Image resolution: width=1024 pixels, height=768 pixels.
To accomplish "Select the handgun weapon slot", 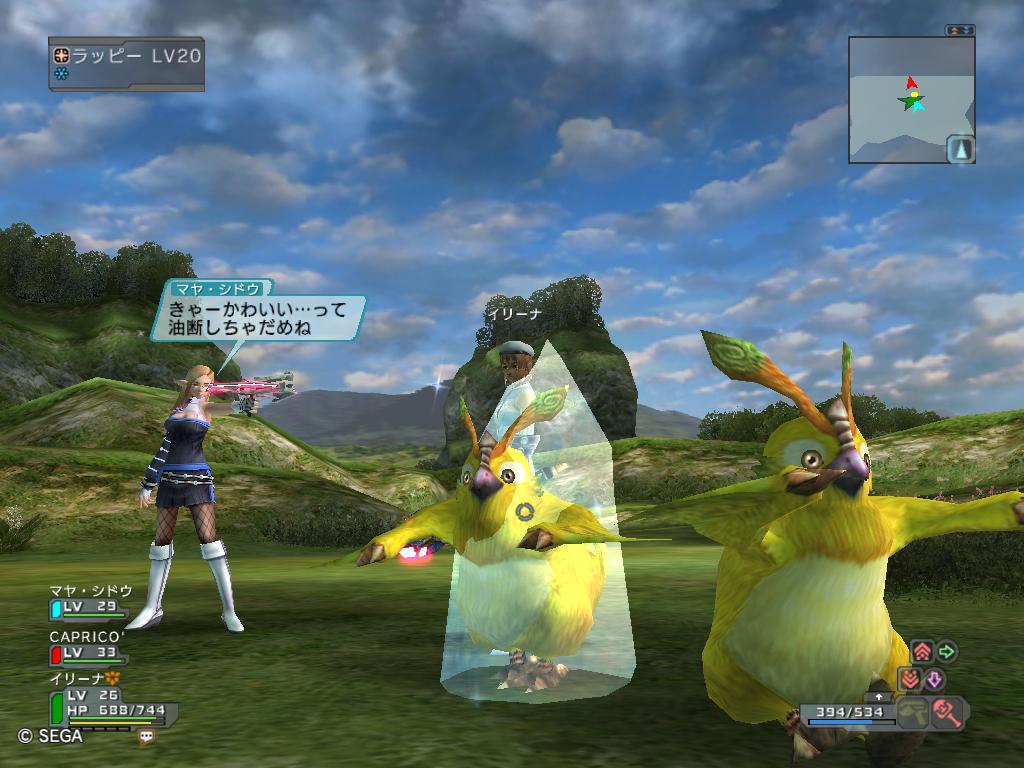I will [913, 713].
